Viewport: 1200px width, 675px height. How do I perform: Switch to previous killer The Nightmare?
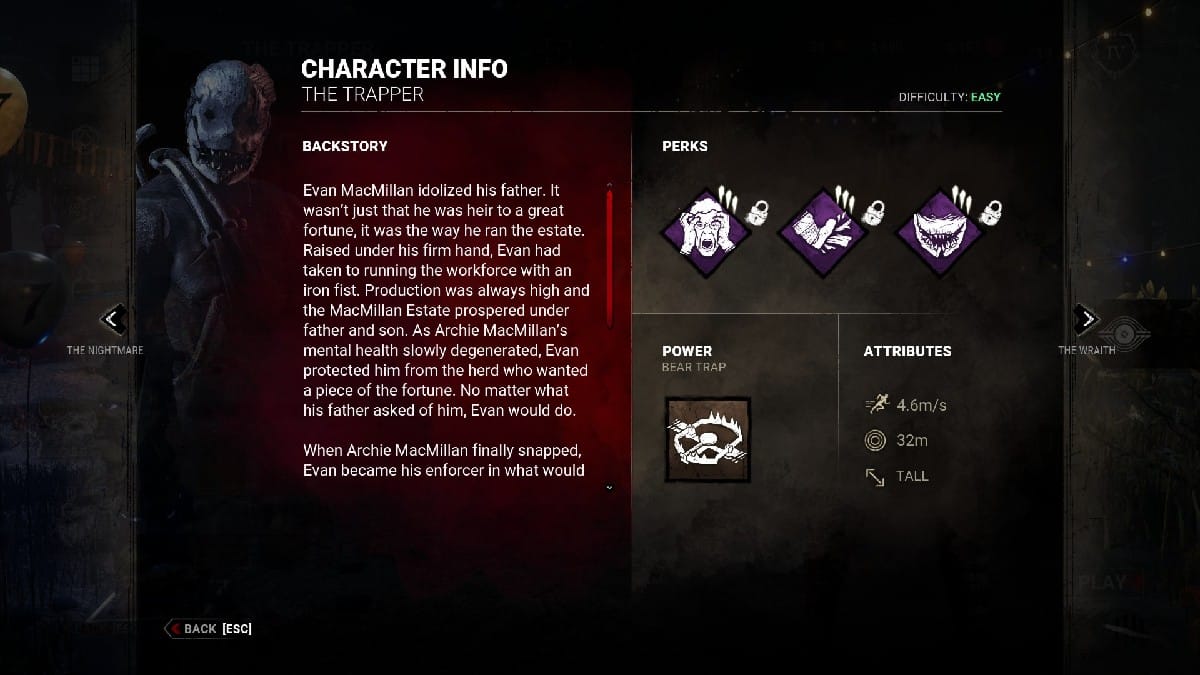[x=114, y=320]
